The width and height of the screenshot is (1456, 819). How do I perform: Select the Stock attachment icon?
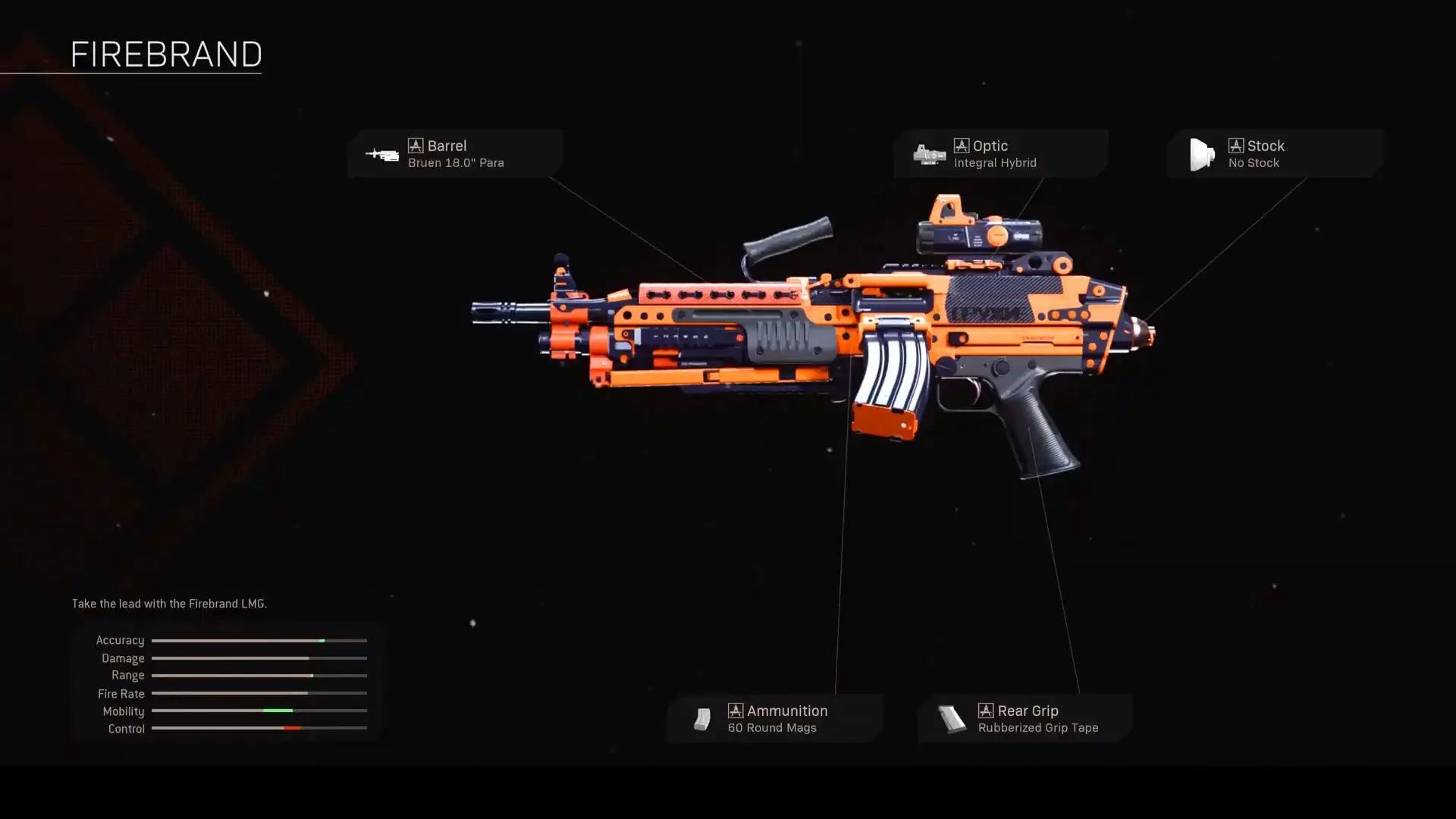tap(1202, 153)
